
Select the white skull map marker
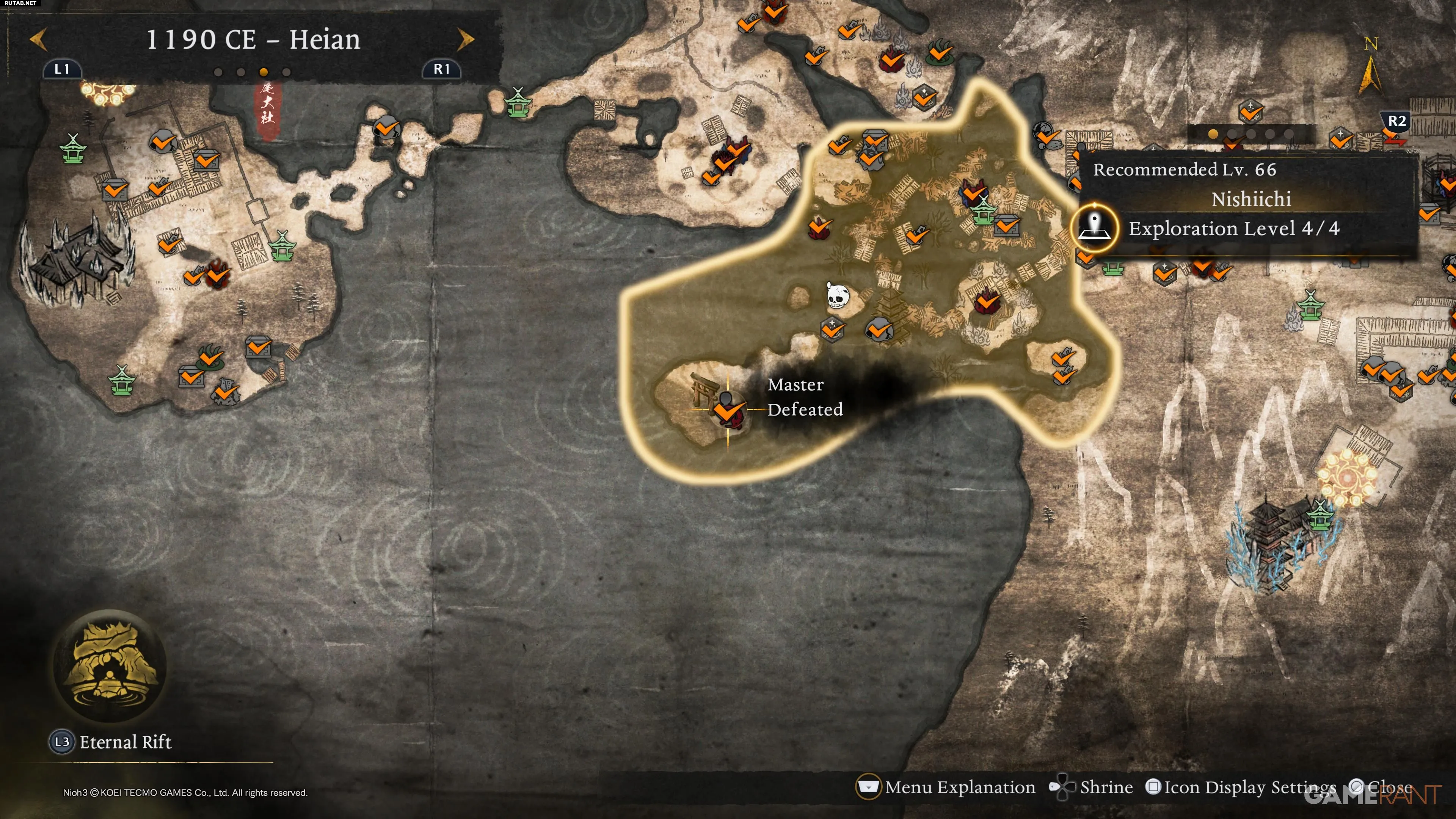tap(837, 295)
